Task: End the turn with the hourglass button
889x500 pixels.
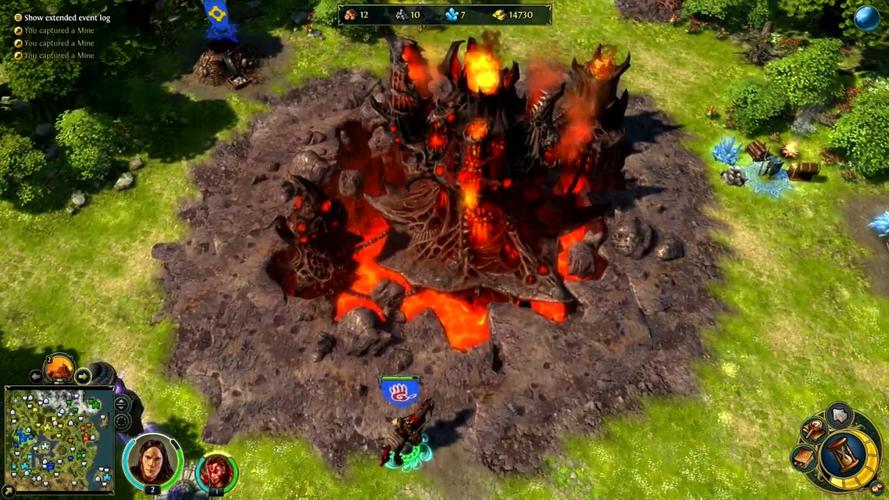Action: (846, 456)
